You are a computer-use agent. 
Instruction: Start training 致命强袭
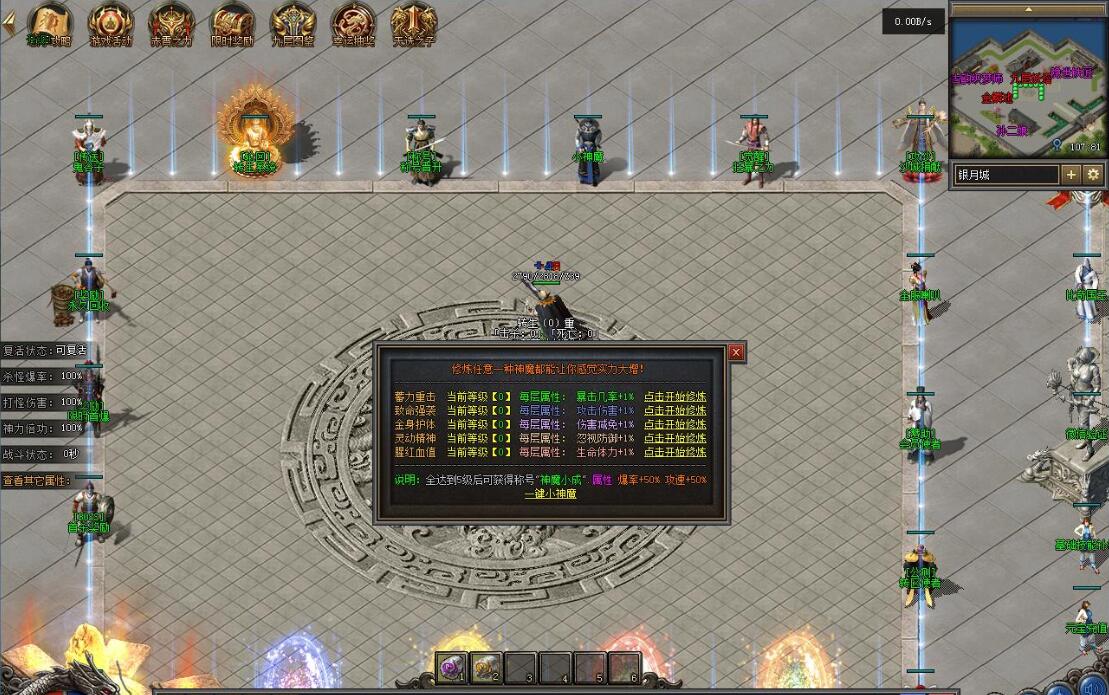click(674, 411)
